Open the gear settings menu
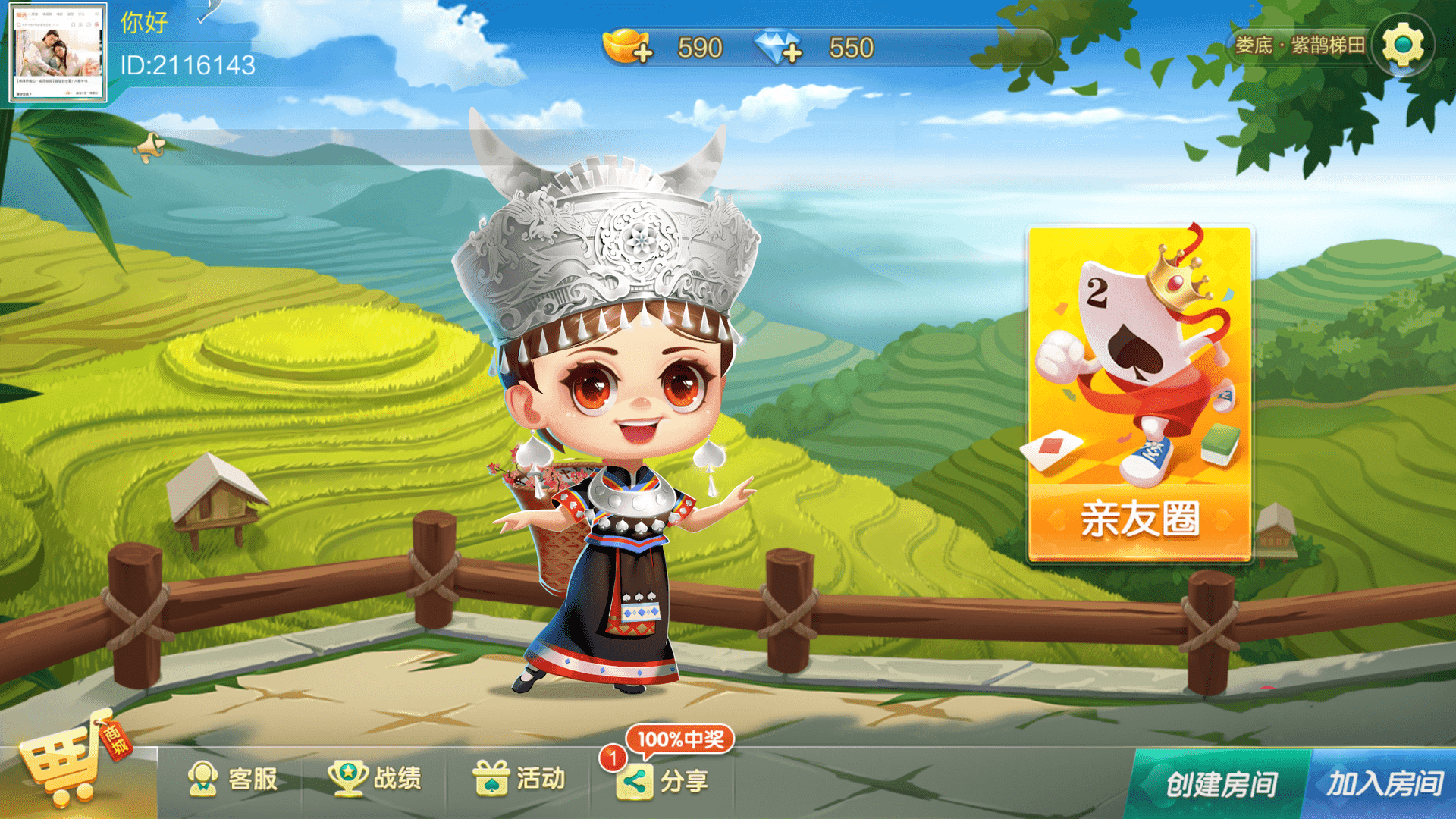The width and height of the screenshot is (1456, 819). 1403,45
